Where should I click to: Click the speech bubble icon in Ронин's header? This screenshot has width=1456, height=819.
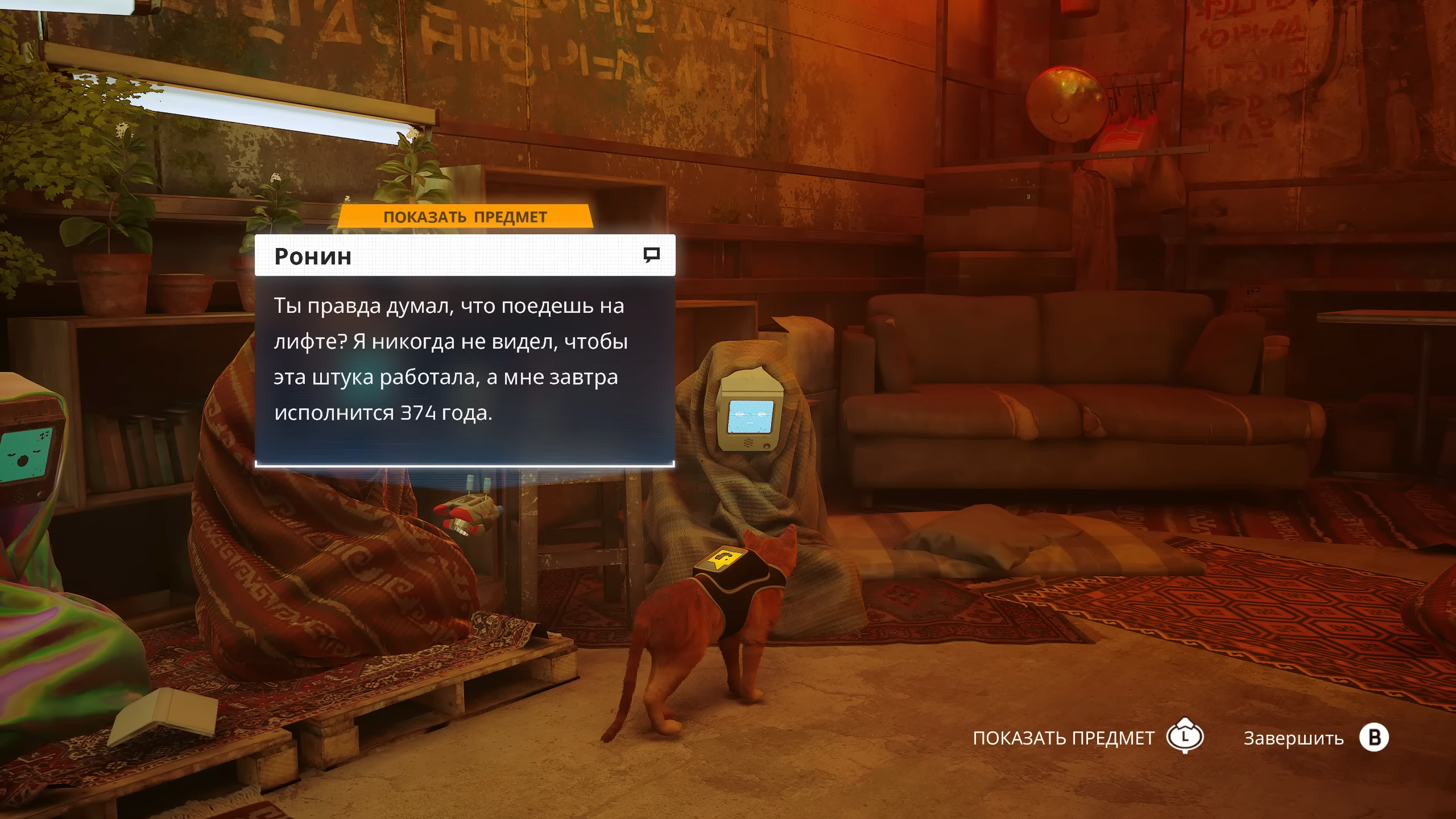(x=651, y=255)
